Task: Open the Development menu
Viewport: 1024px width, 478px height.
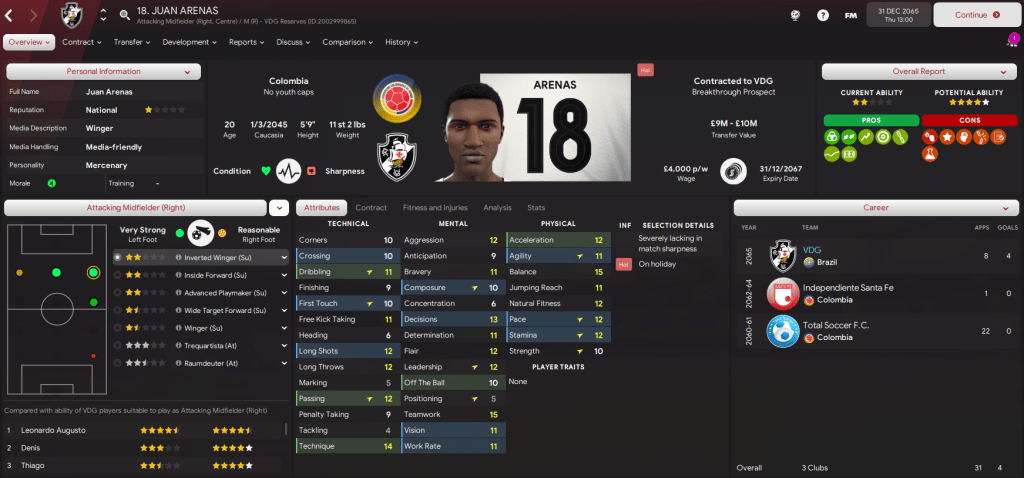Action: pos(189,42)
